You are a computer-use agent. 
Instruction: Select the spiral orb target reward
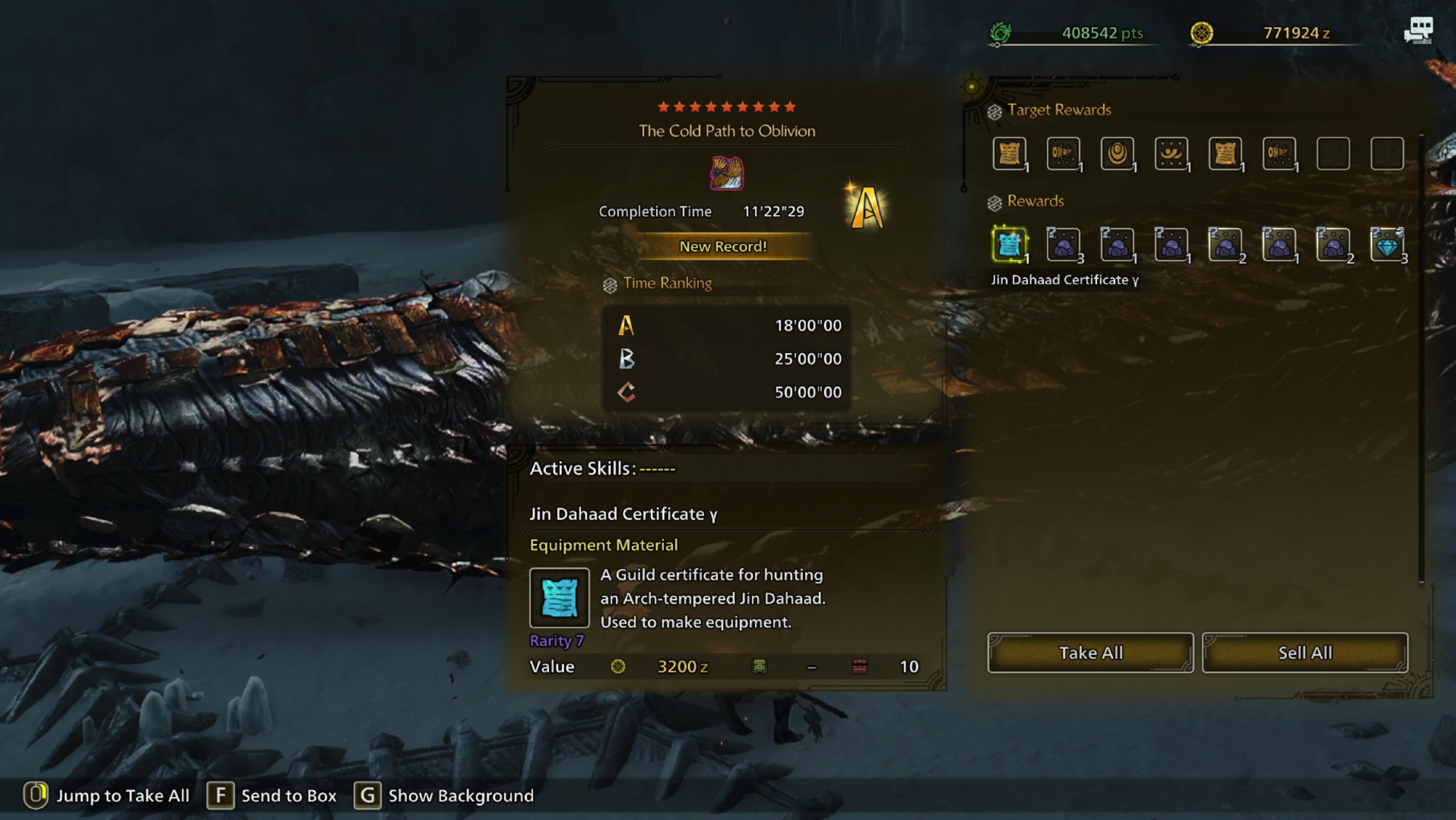[1117, 154]
